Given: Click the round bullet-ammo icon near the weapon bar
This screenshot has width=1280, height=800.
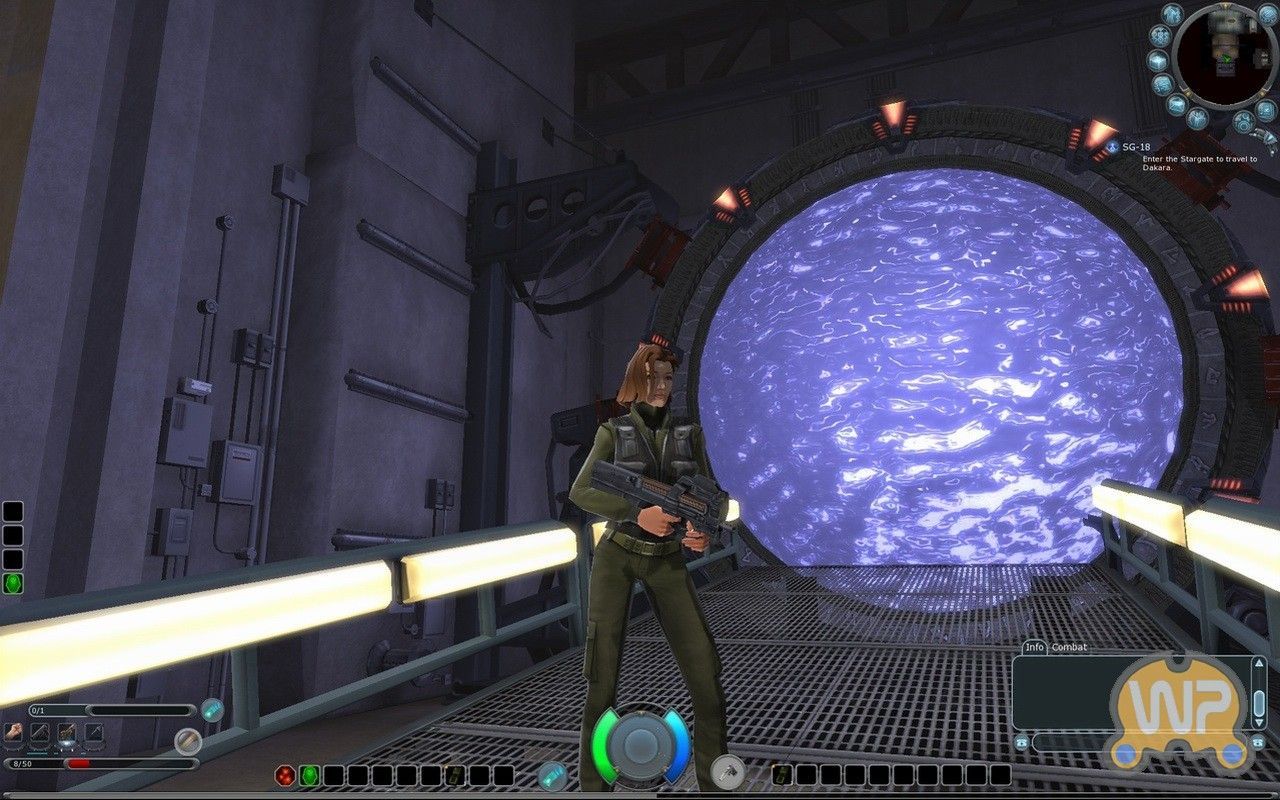Looking at the screenshot, I should click(188, 742).
